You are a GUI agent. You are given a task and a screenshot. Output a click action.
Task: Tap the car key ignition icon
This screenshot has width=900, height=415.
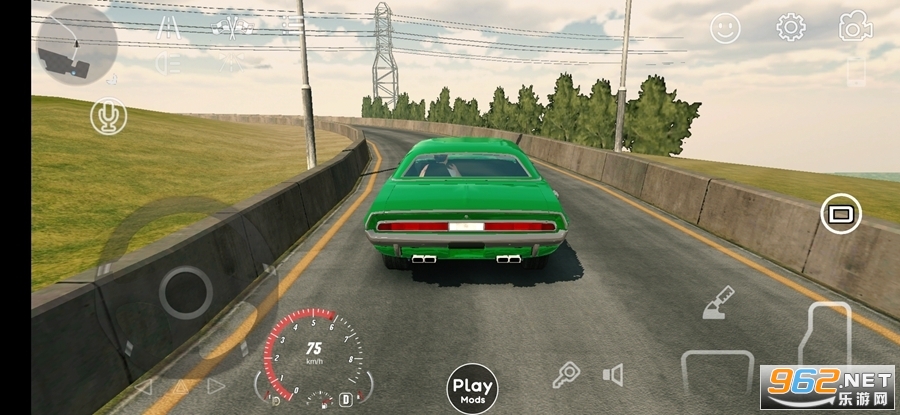(567, 374)
